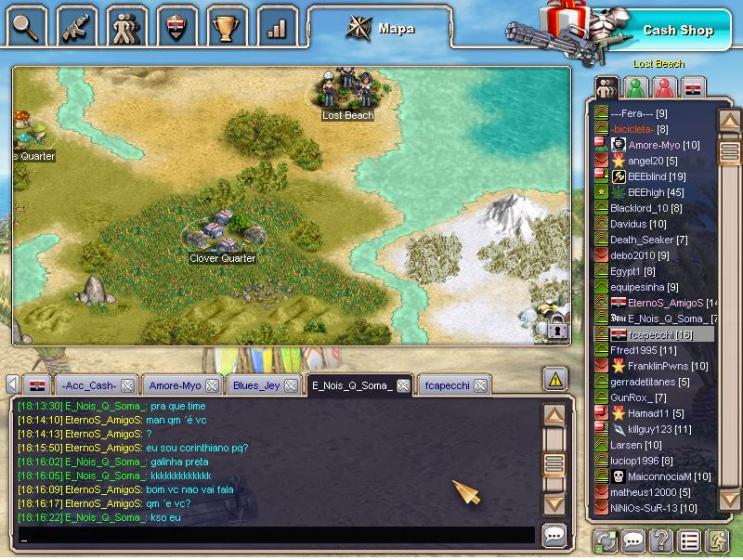743x560 pixels.
Task: Show the green friends list tab
Action: [635, 87]
